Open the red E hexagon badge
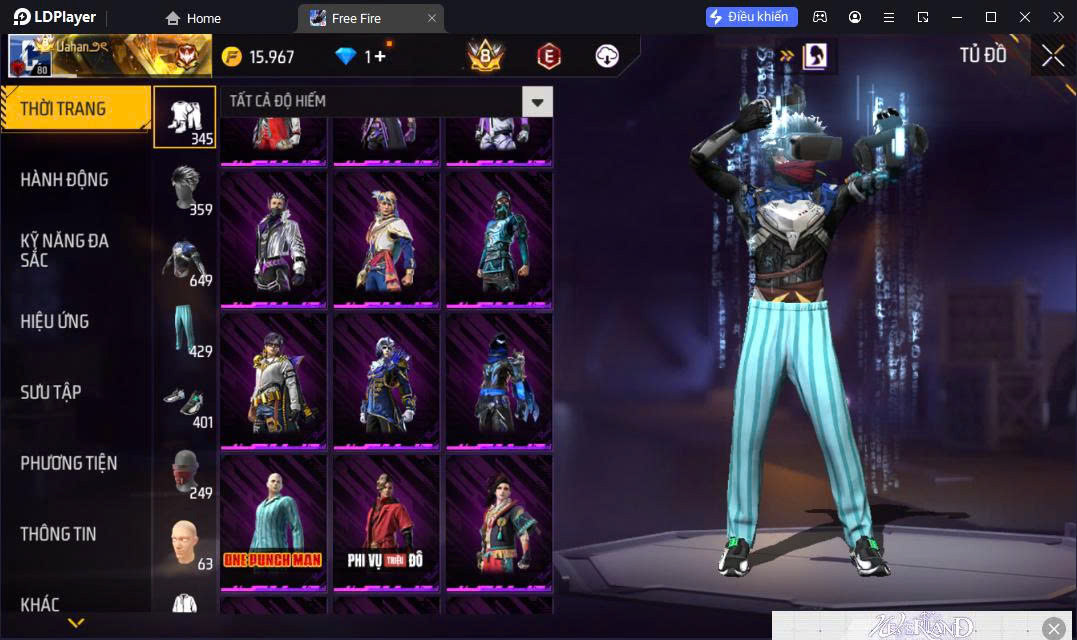The image size is (1077, 640). (548, 56)
